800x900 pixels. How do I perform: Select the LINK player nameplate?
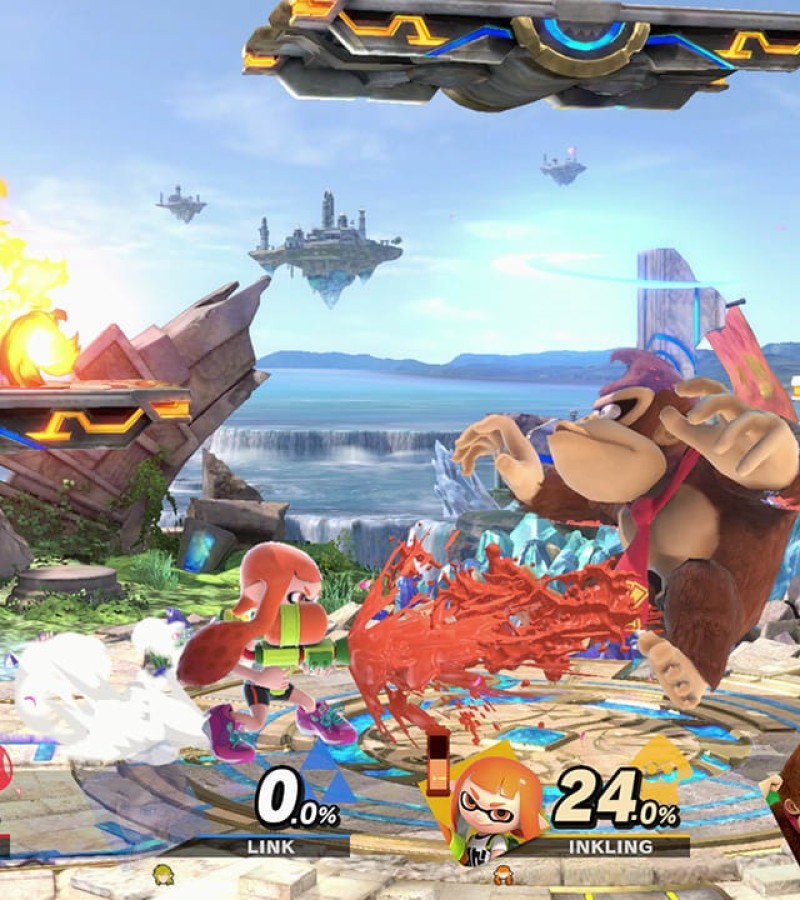[271, 847]
